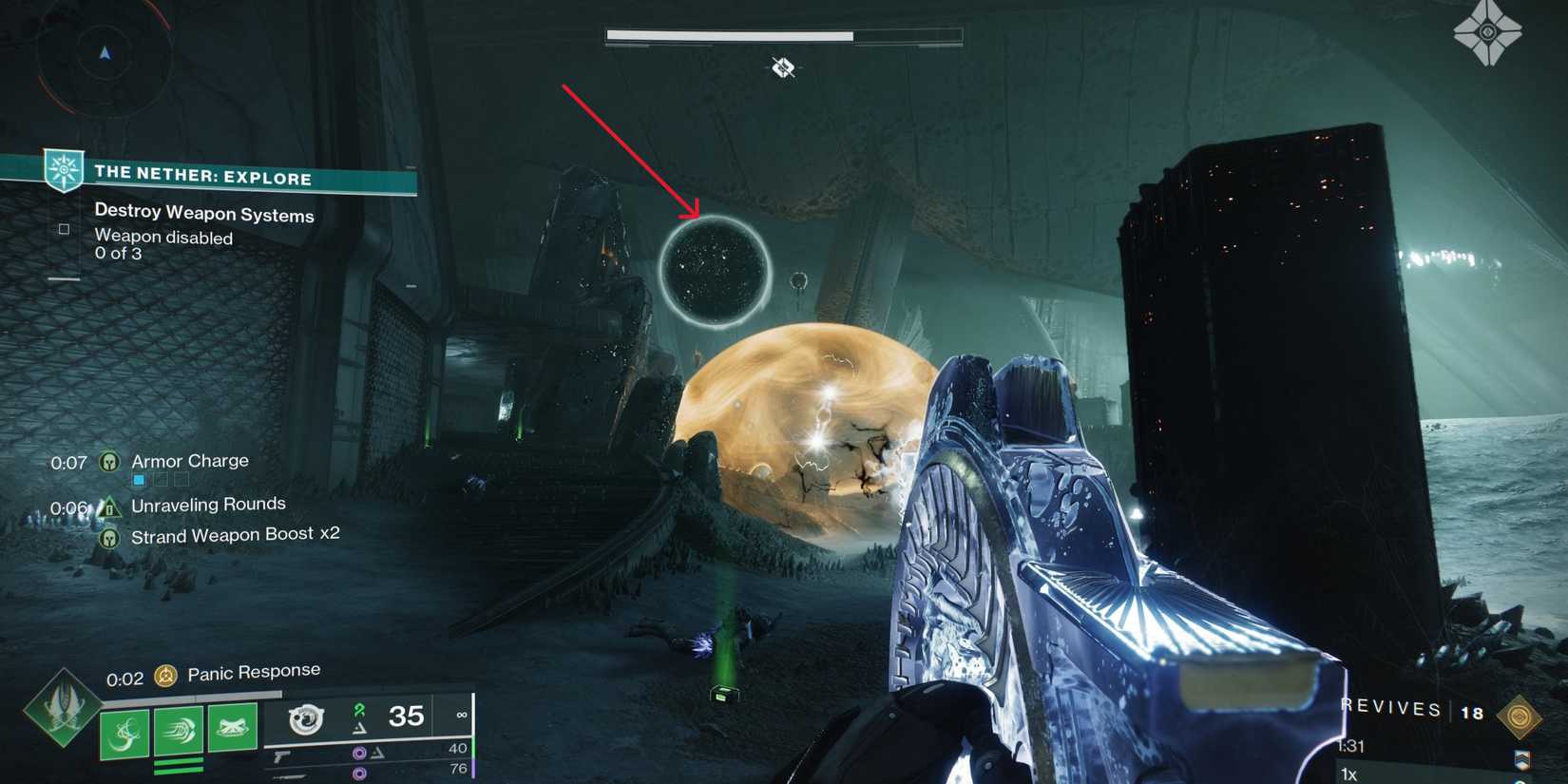
Task: Expand the gold diamond token next to Revives
Action: tap(1520, 717)
